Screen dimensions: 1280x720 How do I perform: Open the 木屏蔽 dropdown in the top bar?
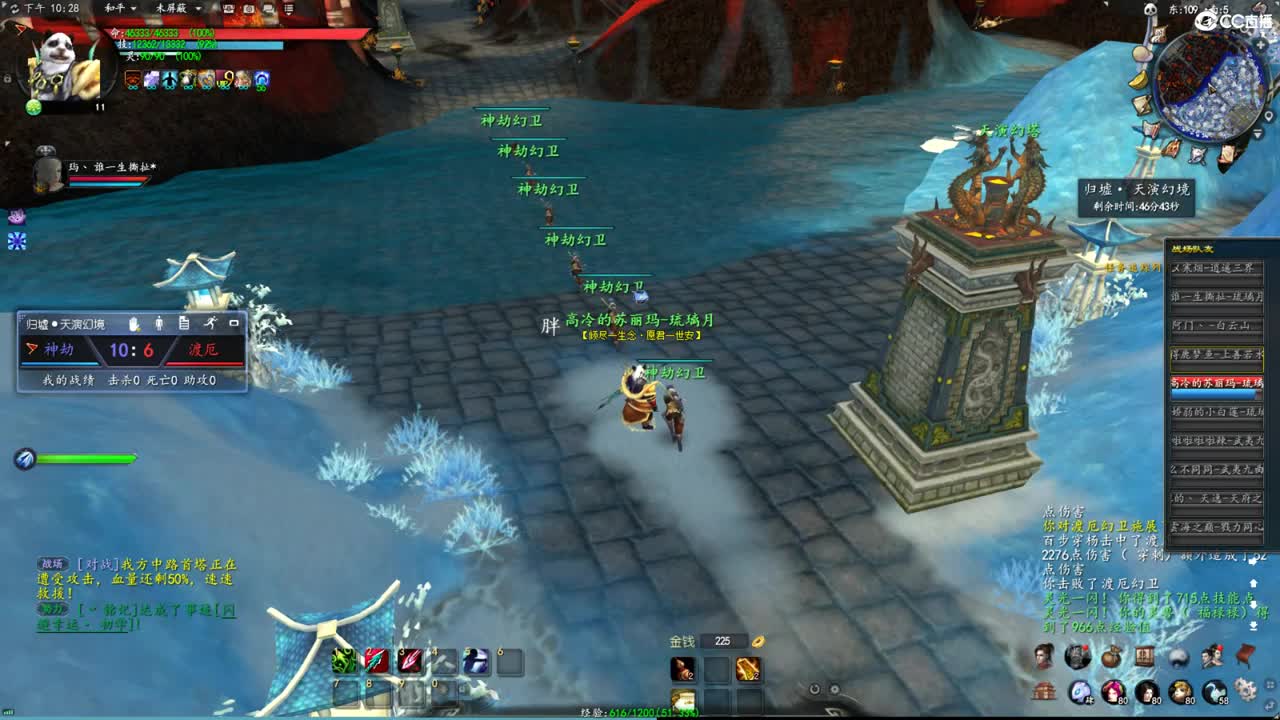tap(178, 8)
